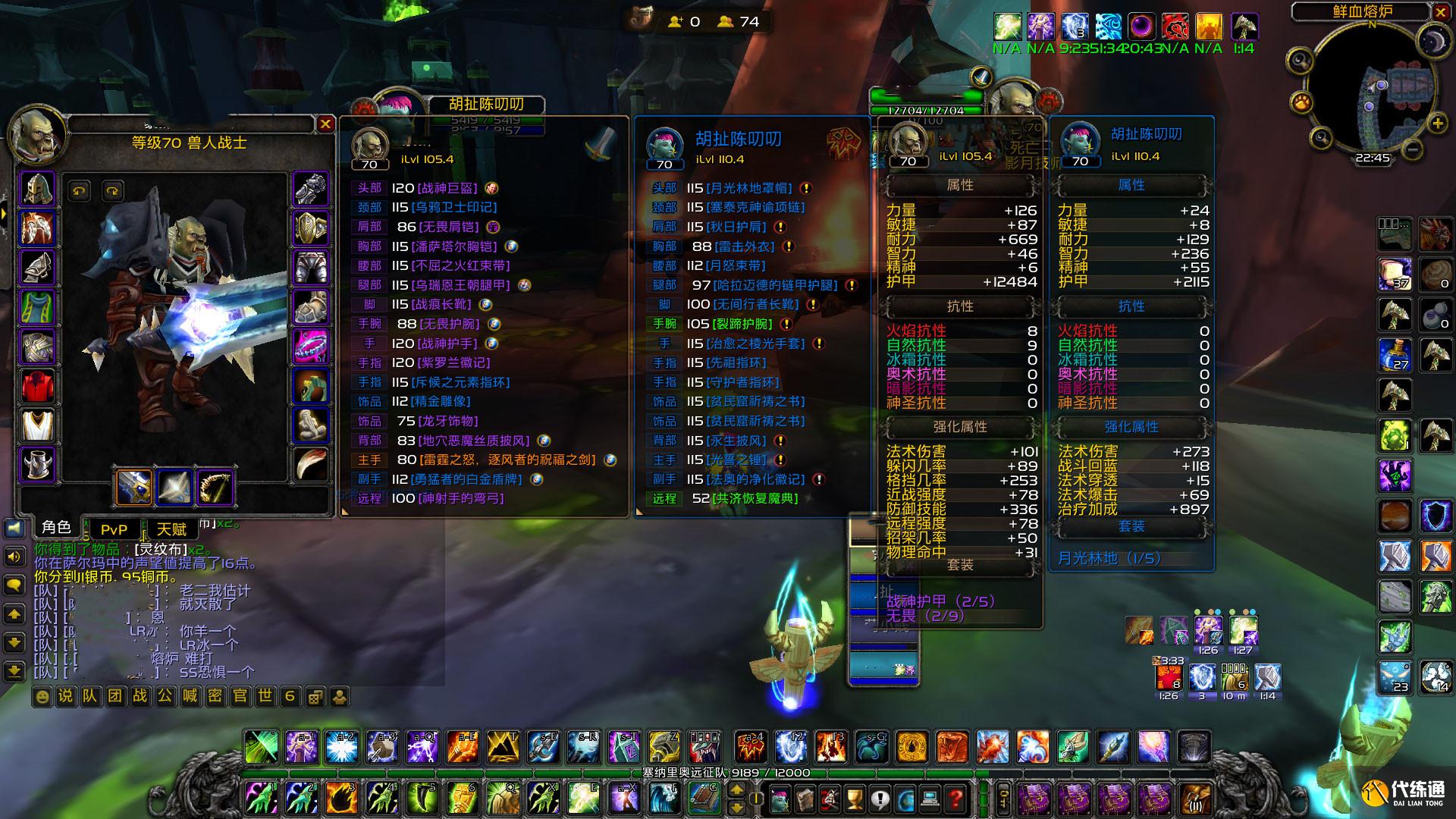Select the 队 party chat channel button

(90, 696)
